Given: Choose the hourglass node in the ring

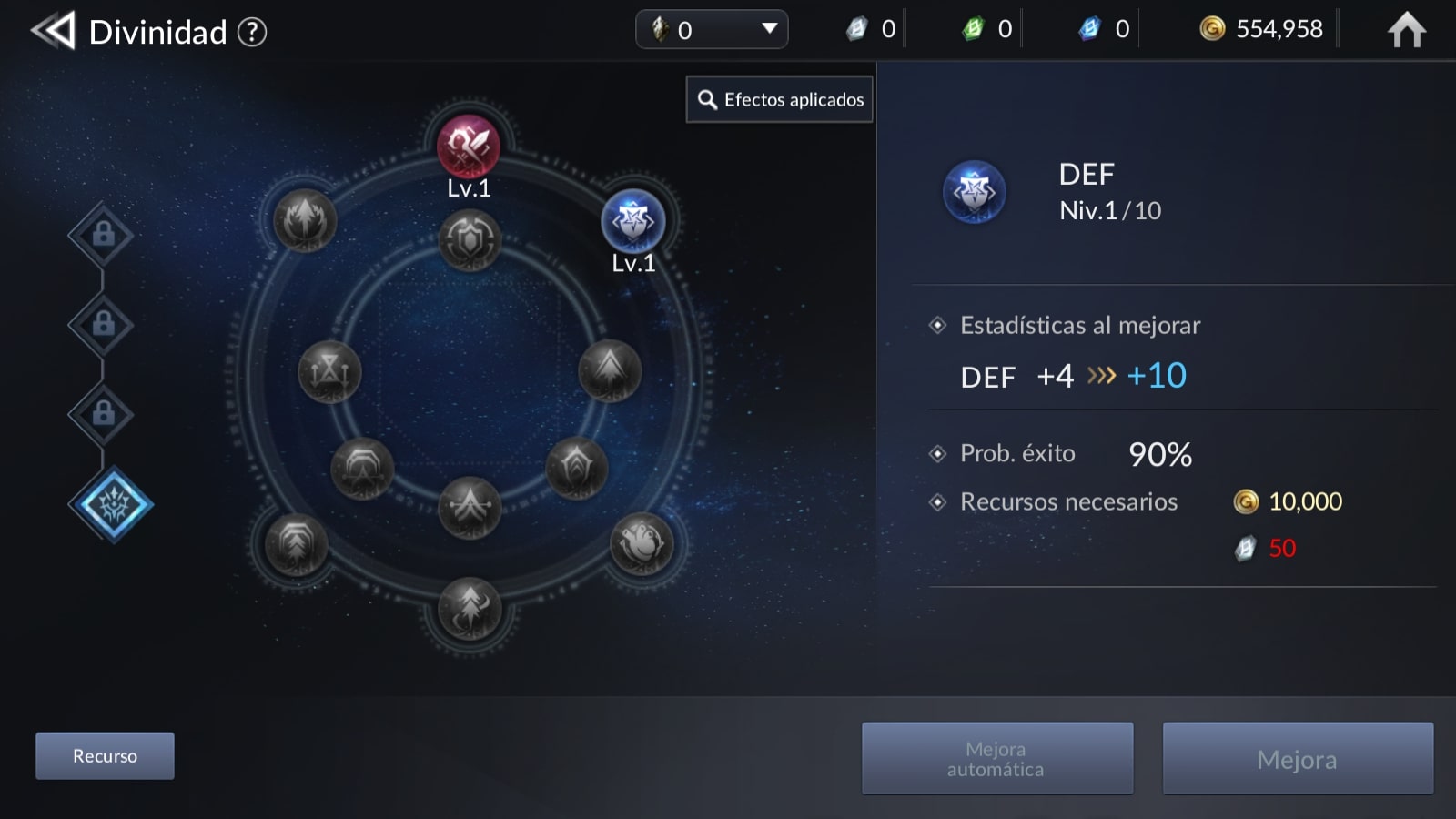Looking at the screenshot, I should pos(329,372).
